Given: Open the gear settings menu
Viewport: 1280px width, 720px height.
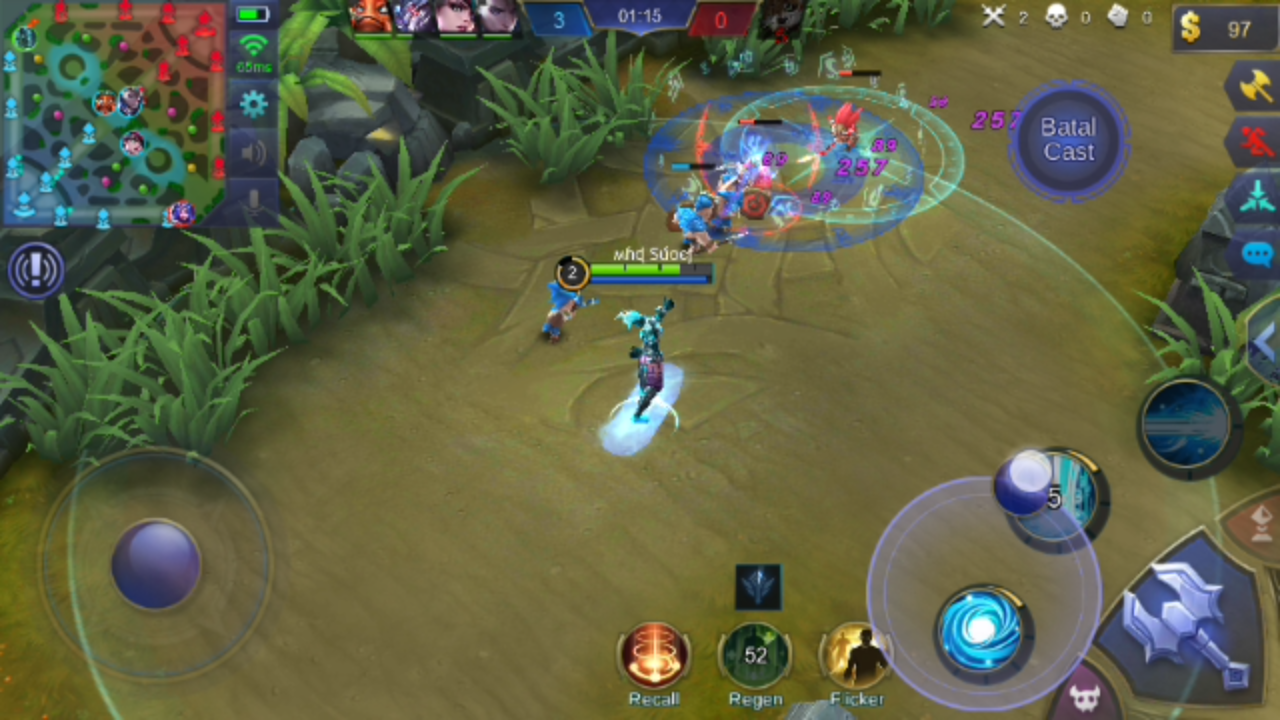Looking at the screenshot, I should click(x=253, y=103).
